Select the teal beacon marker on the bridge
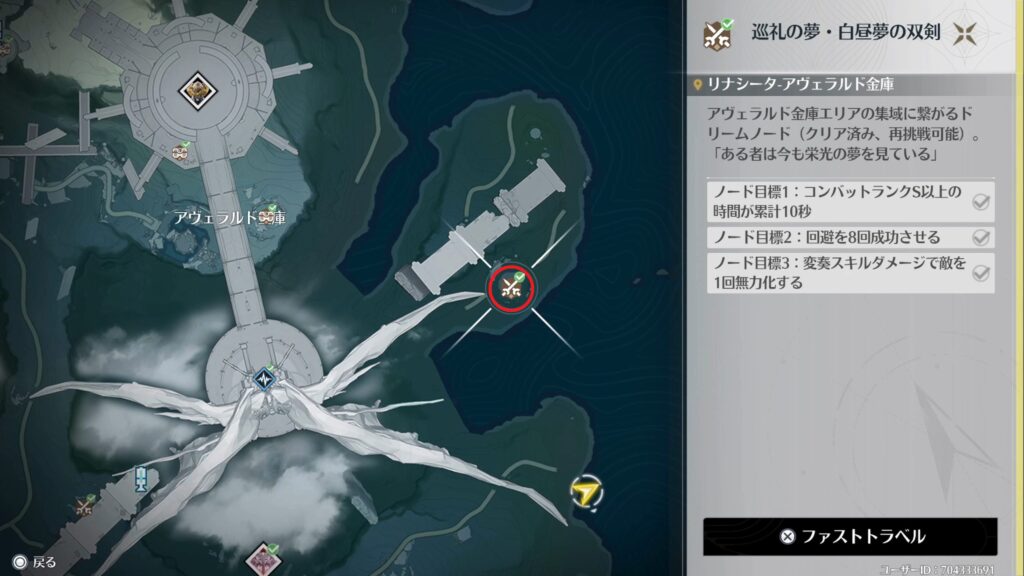The image size is (1024, 576). (x=141, y=478)
